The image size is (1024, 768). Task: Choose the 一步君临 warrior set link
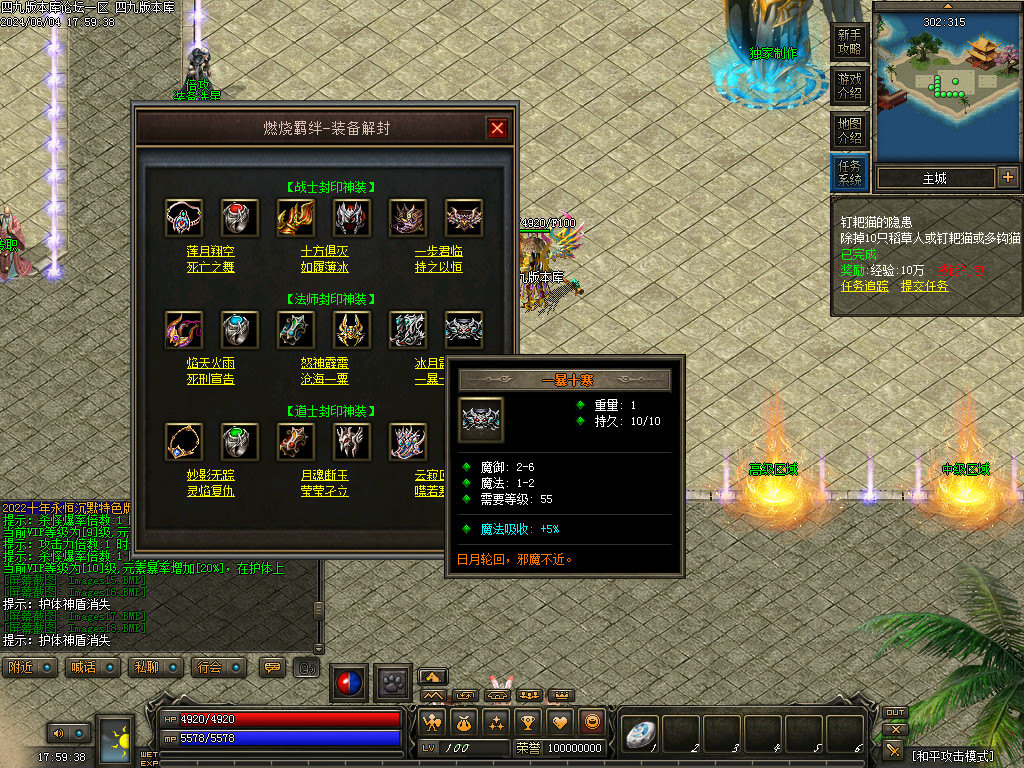(438, 252)
